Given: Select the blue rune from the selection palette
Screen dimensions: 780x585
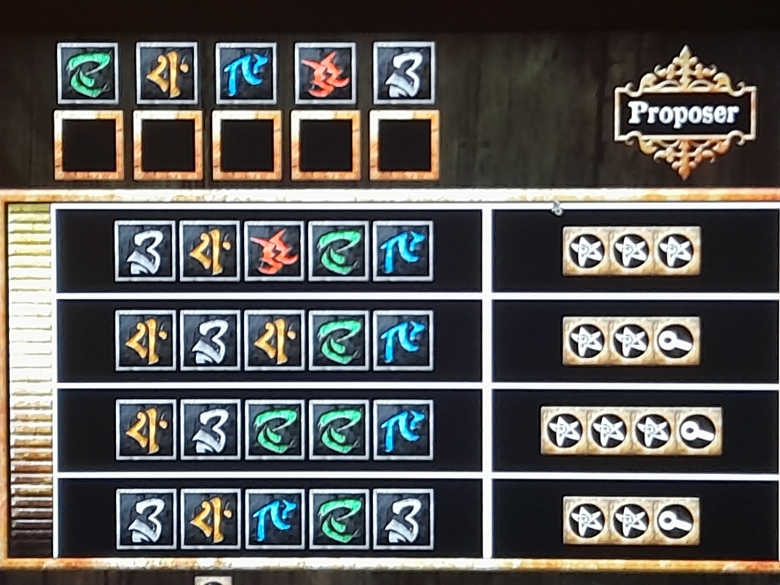Looking at the screenshot, I should coord(246,73).
